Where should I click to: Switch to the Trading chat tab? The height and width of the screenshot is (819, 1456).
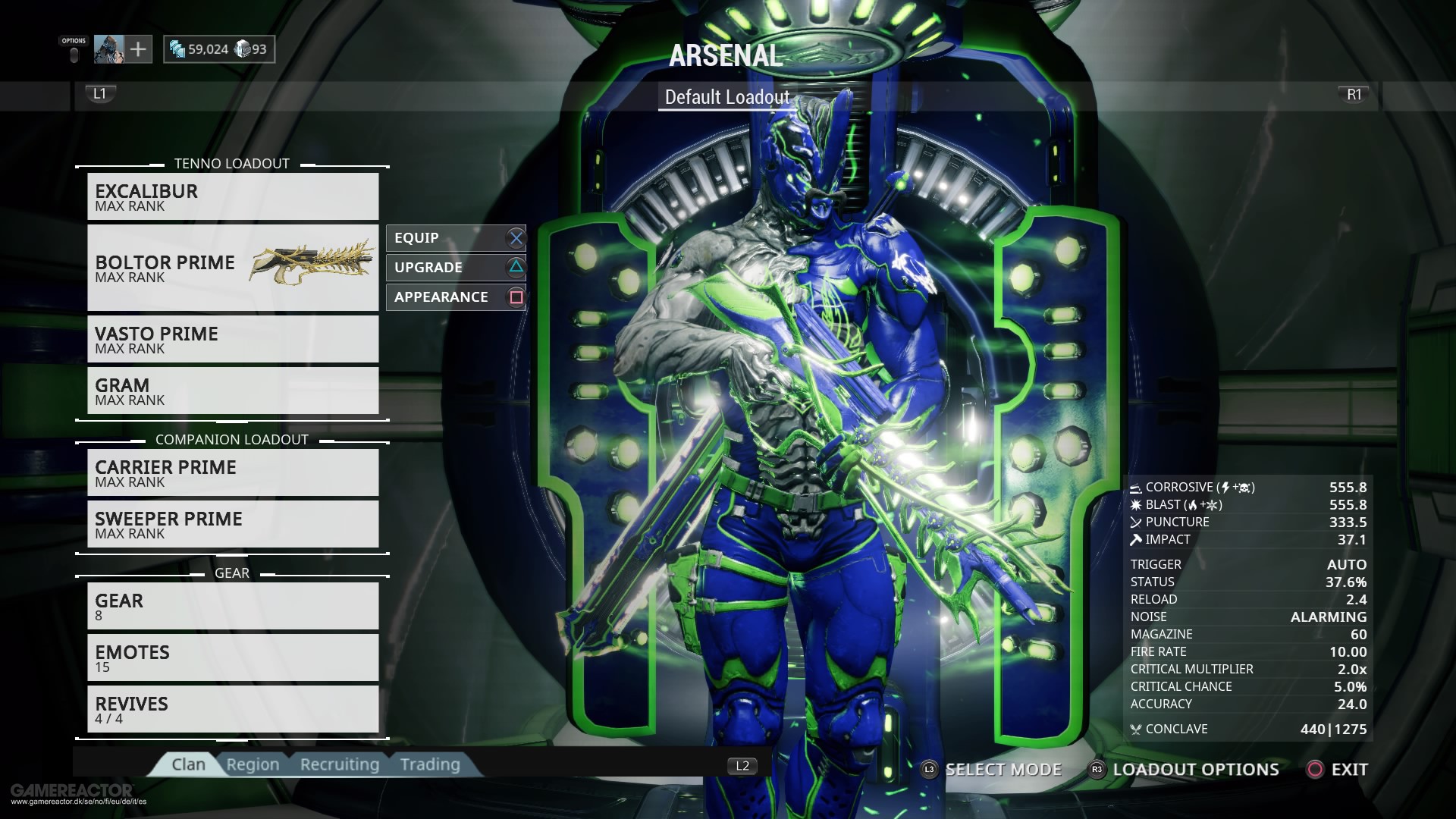click(430, 764)
